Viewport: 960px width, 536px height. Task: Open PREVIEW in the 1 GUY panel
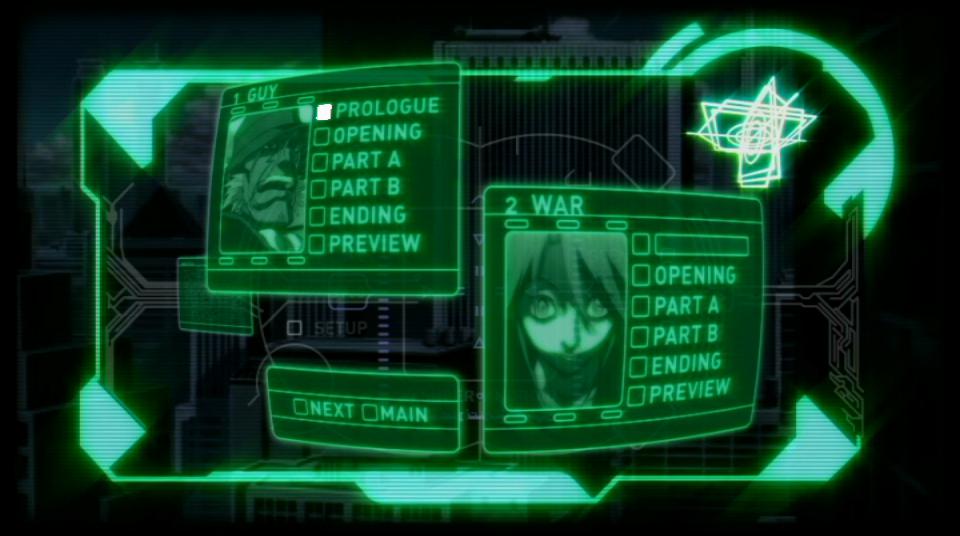click(374, 243)
